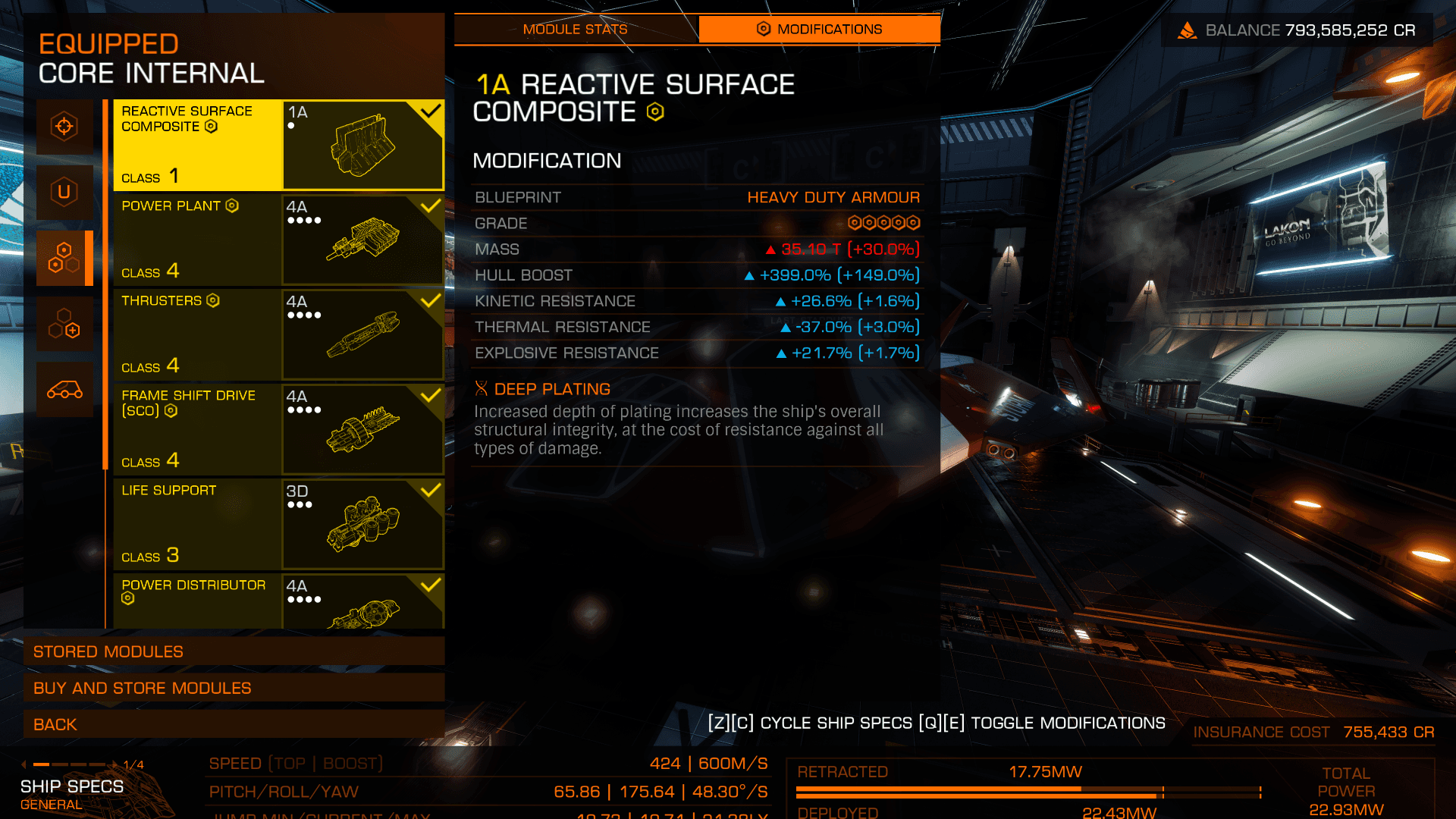Open Stored Modules
Viewport: 1456px width, 819px height.
(234, 651)
